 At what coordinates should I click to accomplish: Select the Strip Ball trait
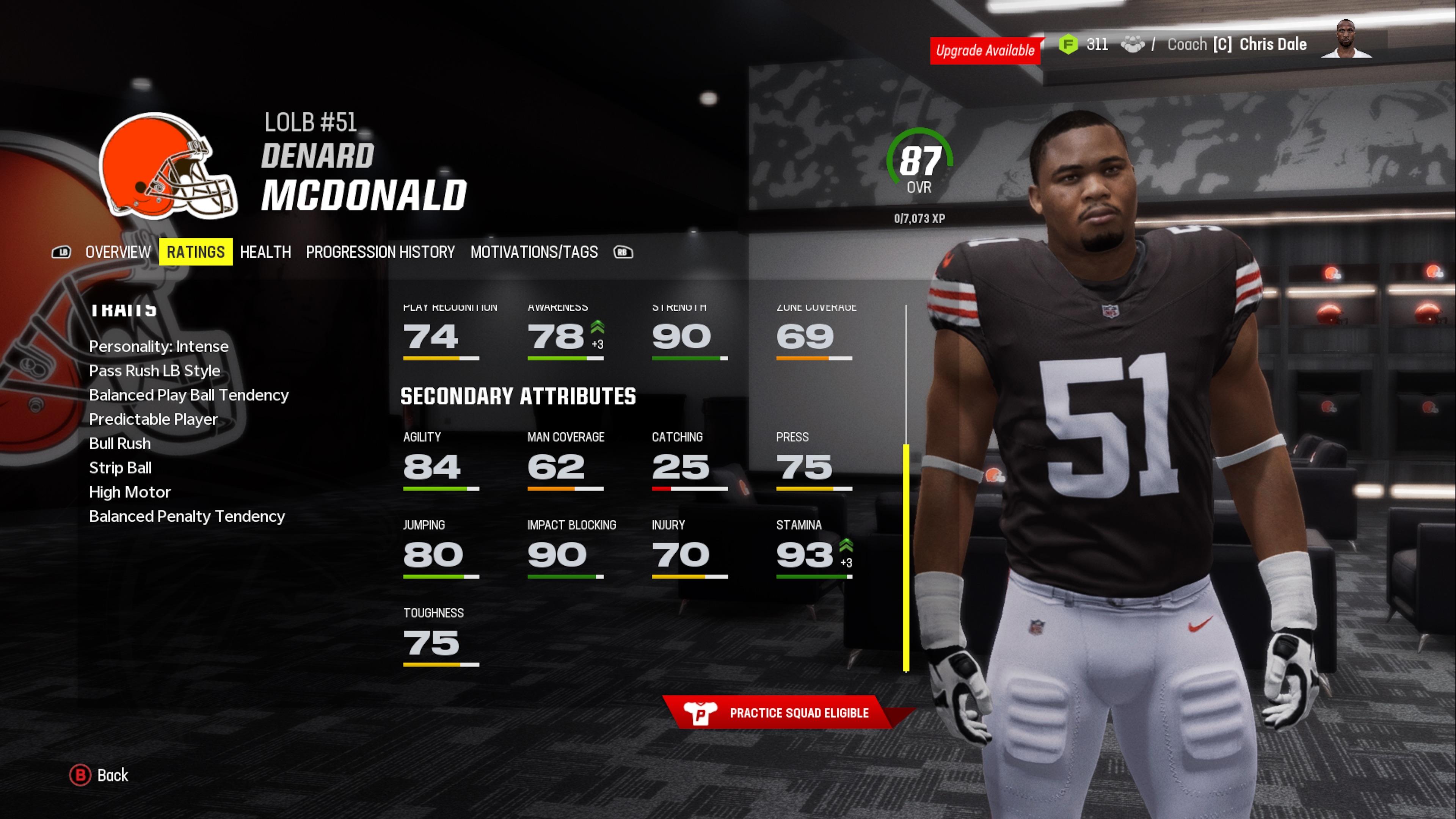[x=121, y=468]
